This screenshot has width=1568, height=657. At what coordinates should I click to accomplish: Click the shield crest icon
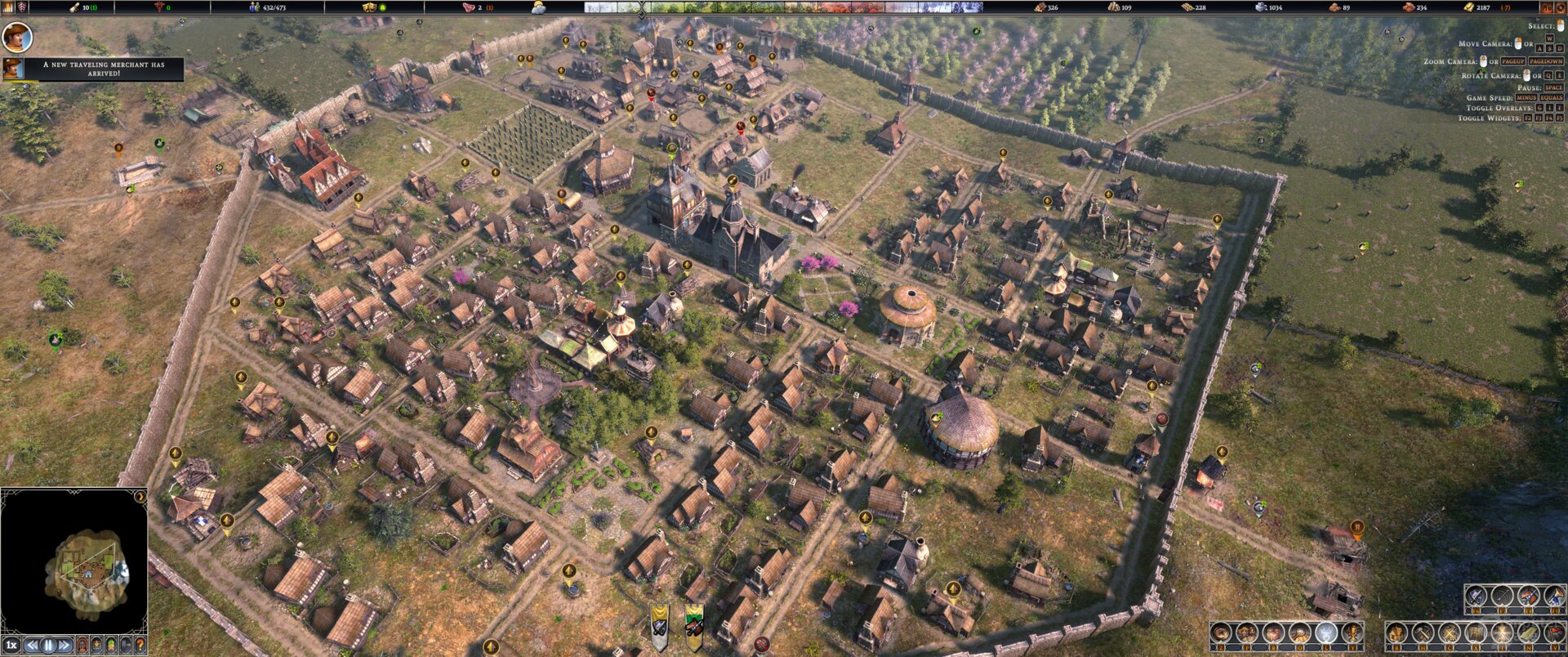[22, 7]
